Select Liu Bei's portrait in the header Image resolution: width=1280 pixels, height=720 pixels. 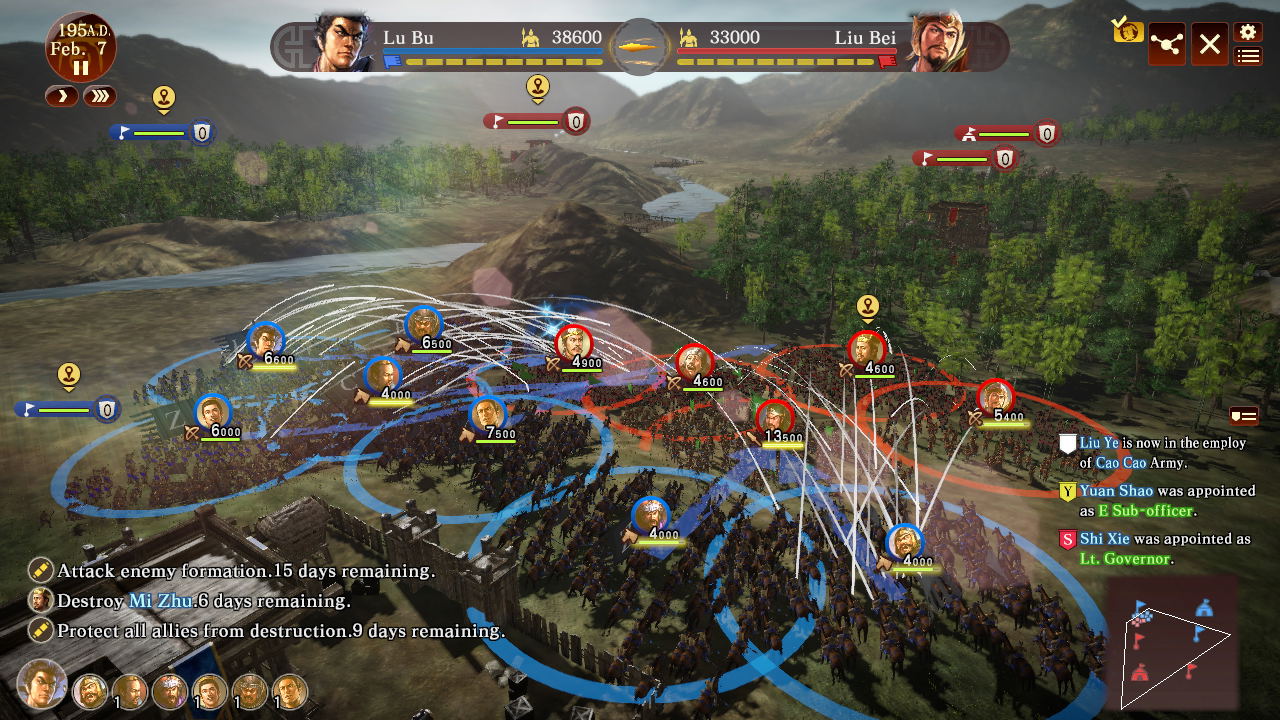[936, 44]
